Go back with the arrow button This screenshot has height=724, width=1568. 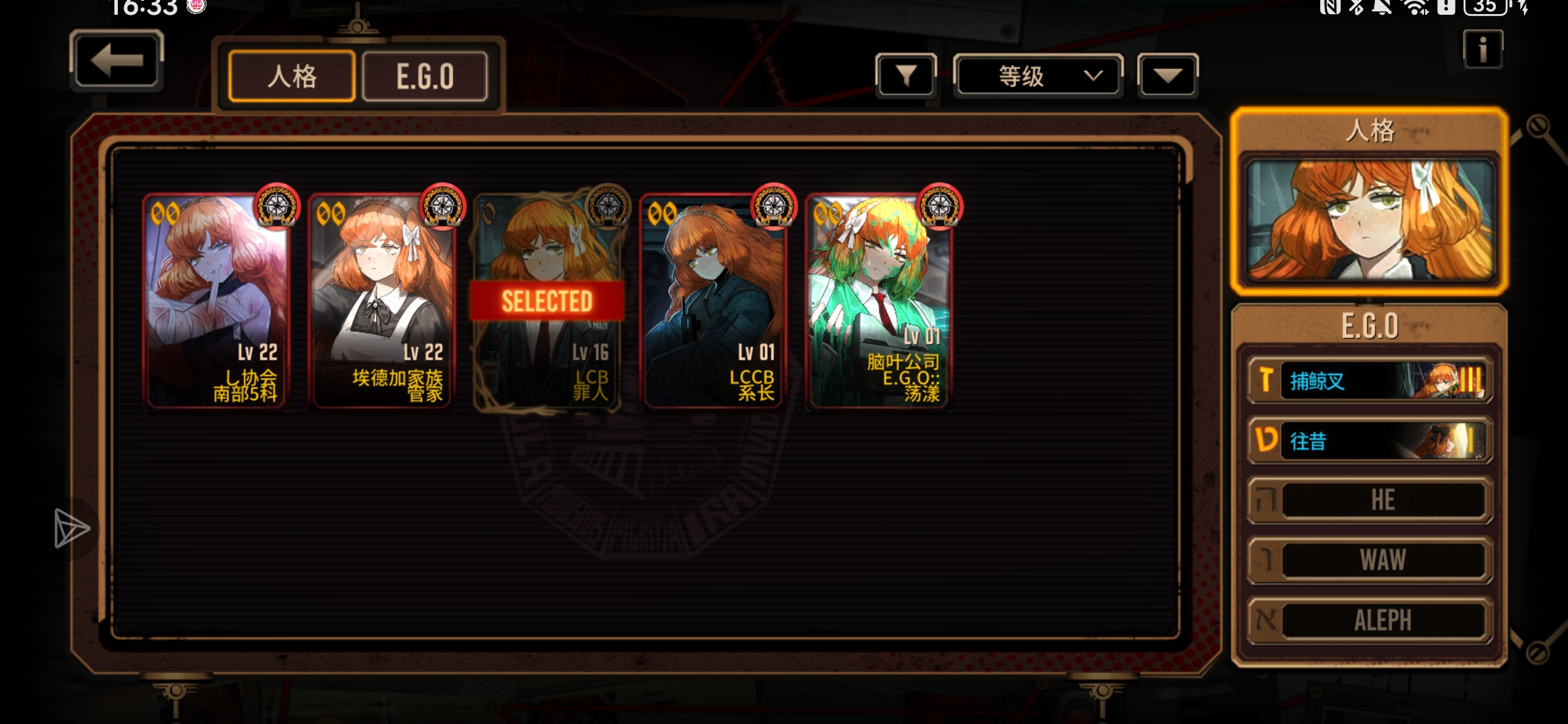[117, 60]
